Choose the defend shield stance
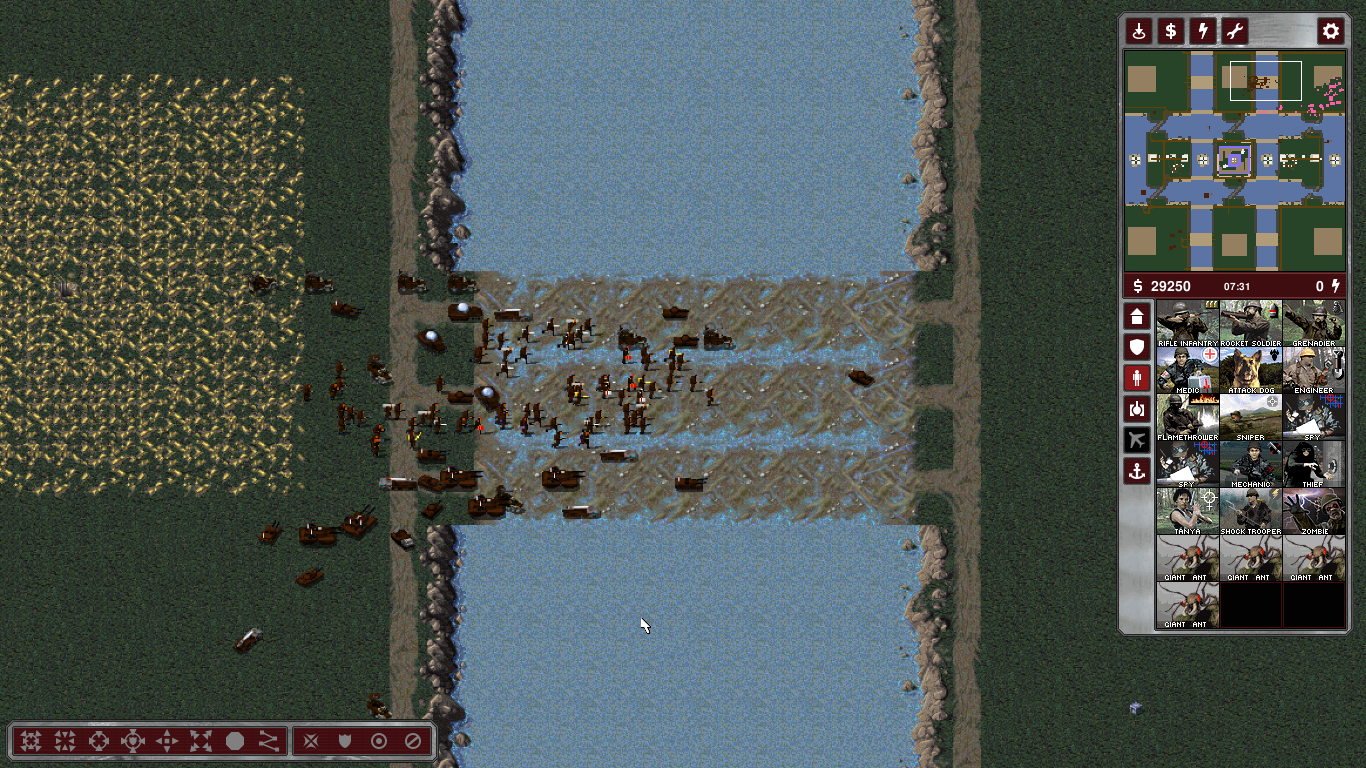This screenshot has width=1366, height=768. coord(345,741)
